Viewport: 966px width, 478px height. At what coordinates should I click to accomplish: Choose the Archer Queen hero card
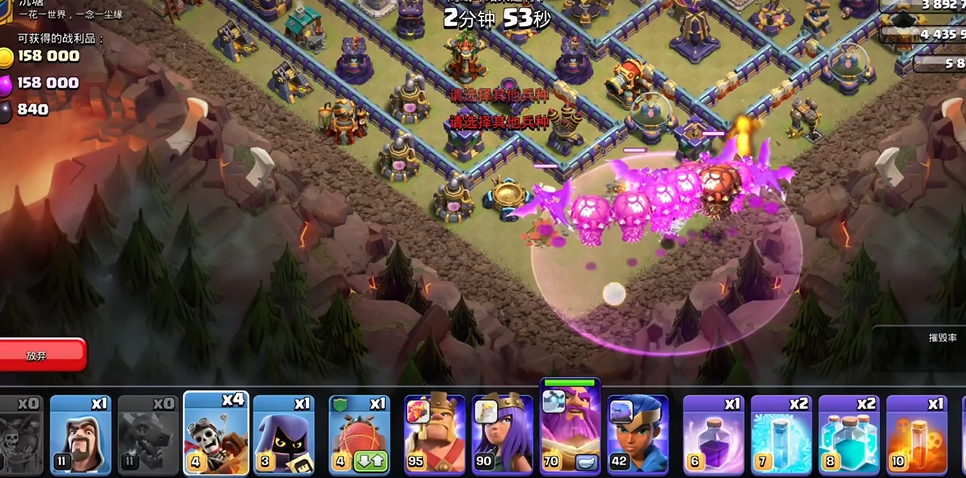(502, 433)
